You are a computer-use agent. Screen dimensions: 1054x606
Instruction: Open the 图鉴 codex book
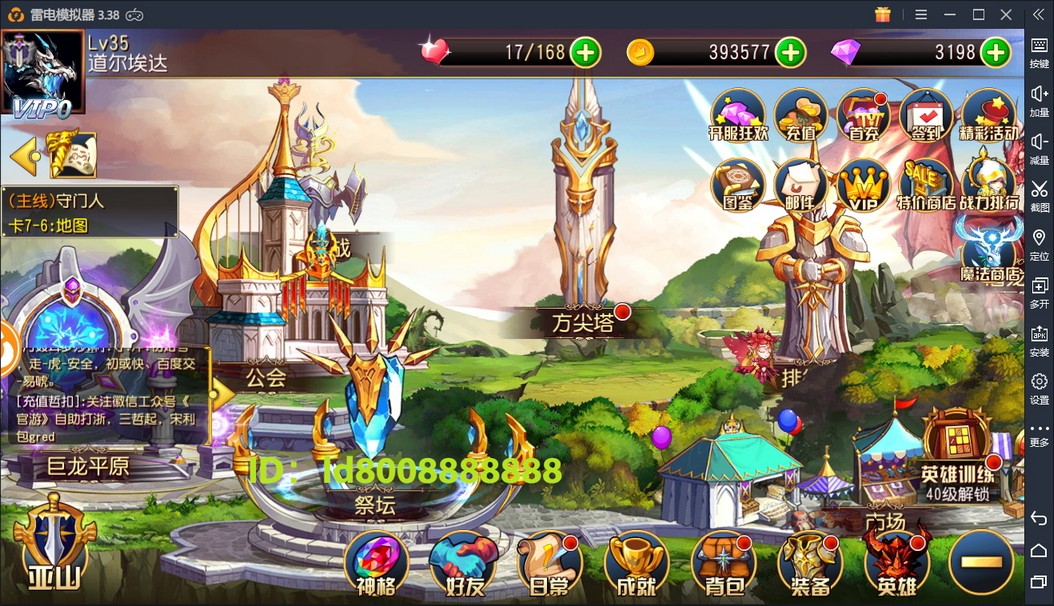coord(737,183)
